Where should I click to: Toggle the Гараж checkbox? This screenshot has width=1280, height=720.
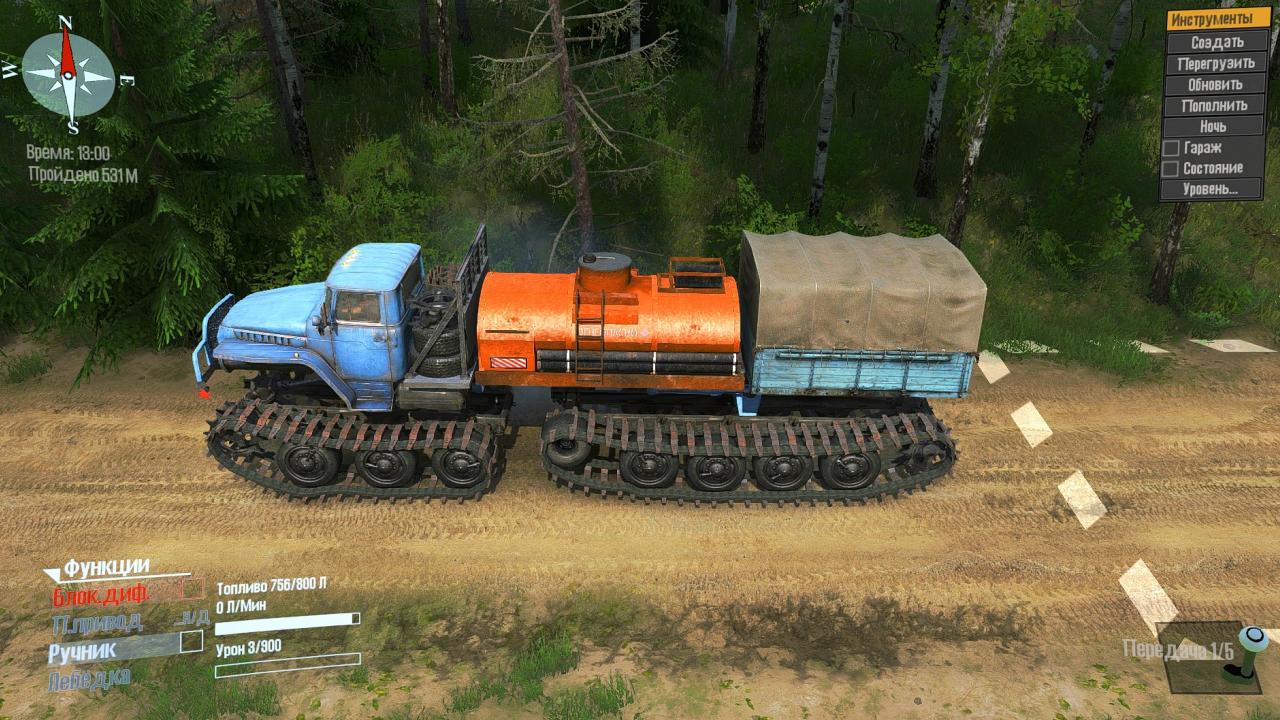click(1170, 147)
